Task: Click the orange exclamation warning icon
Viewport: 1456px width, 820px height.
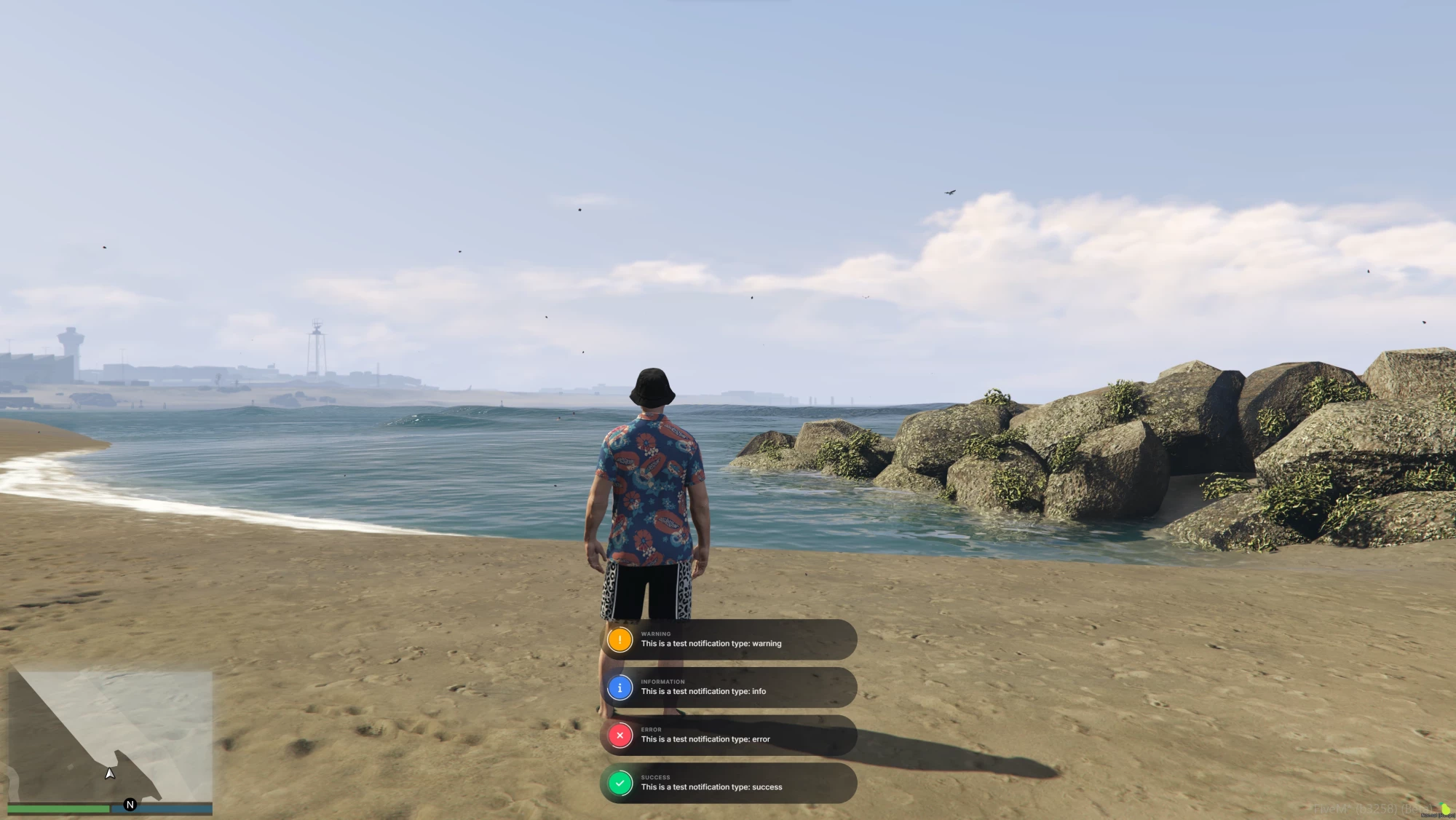Action: pyautogui.click(x=620, y=639)
